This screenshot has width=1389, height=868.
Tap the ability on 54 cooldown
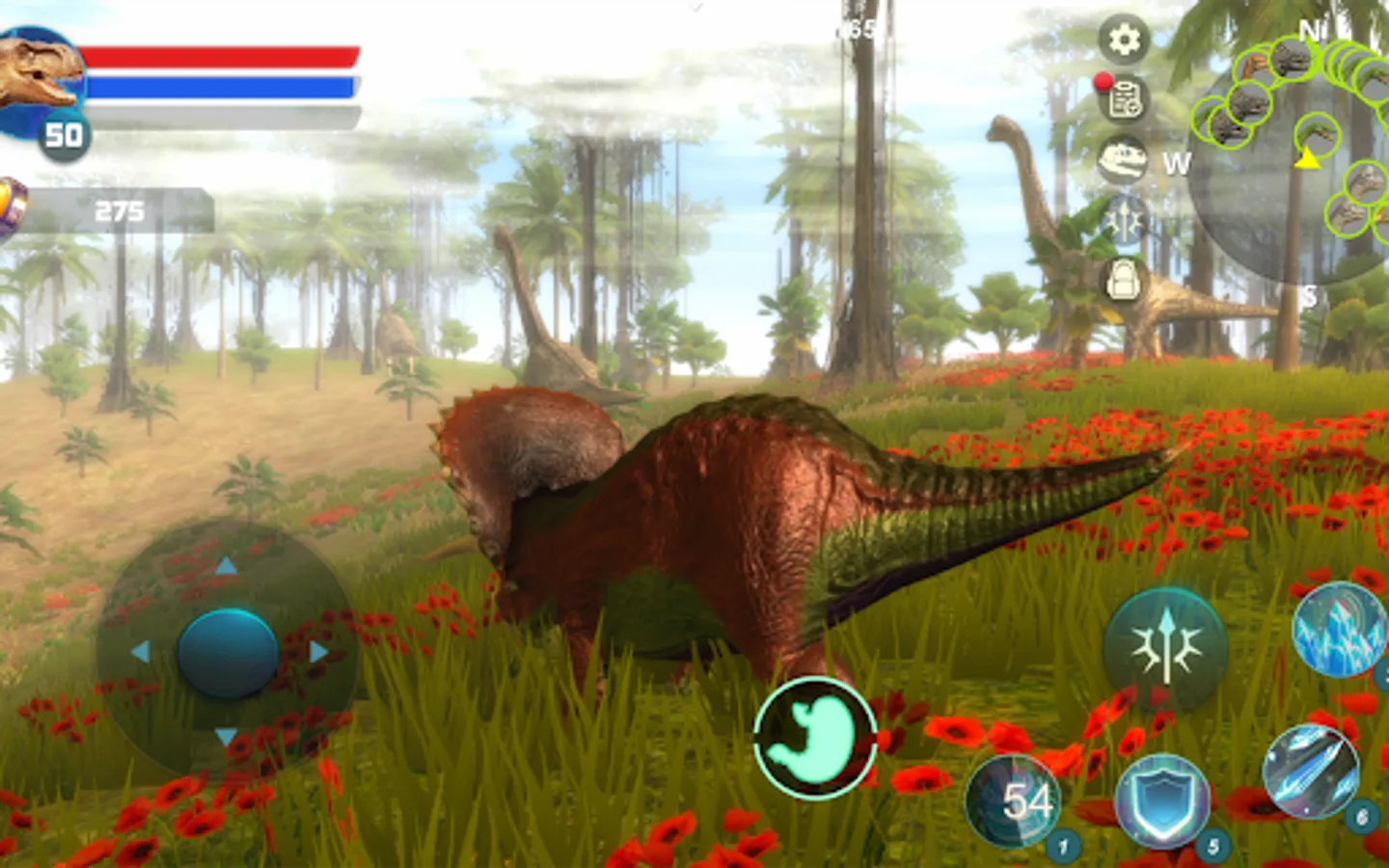[1015, 800]
